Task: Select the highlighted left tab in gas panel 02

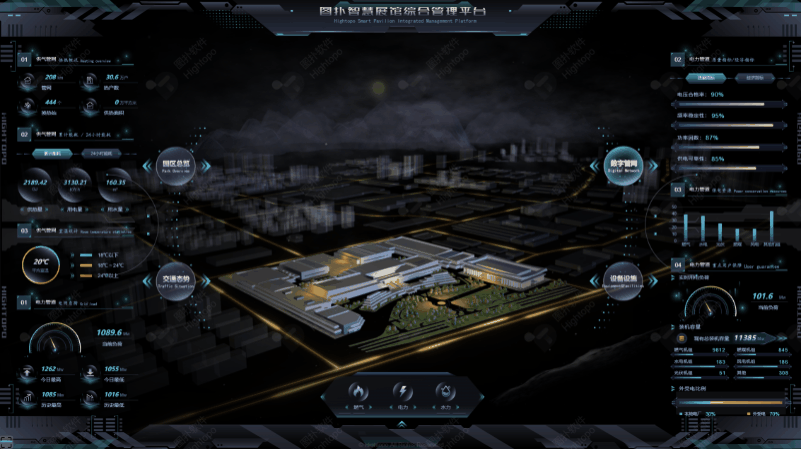Action: pos(52,154)
